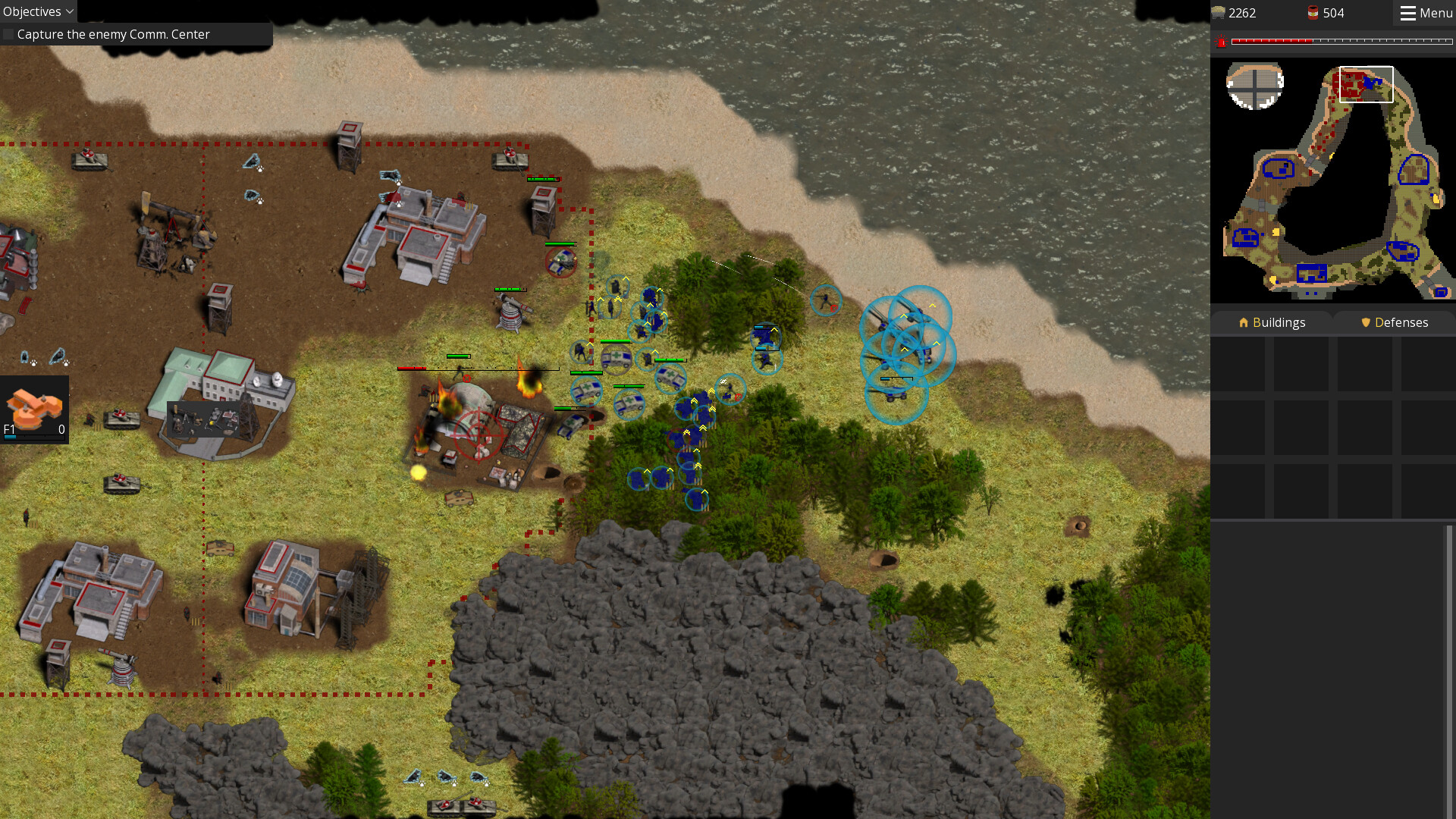
Task: Open the hamburger Menu icon
Action: click(1409, 13)
